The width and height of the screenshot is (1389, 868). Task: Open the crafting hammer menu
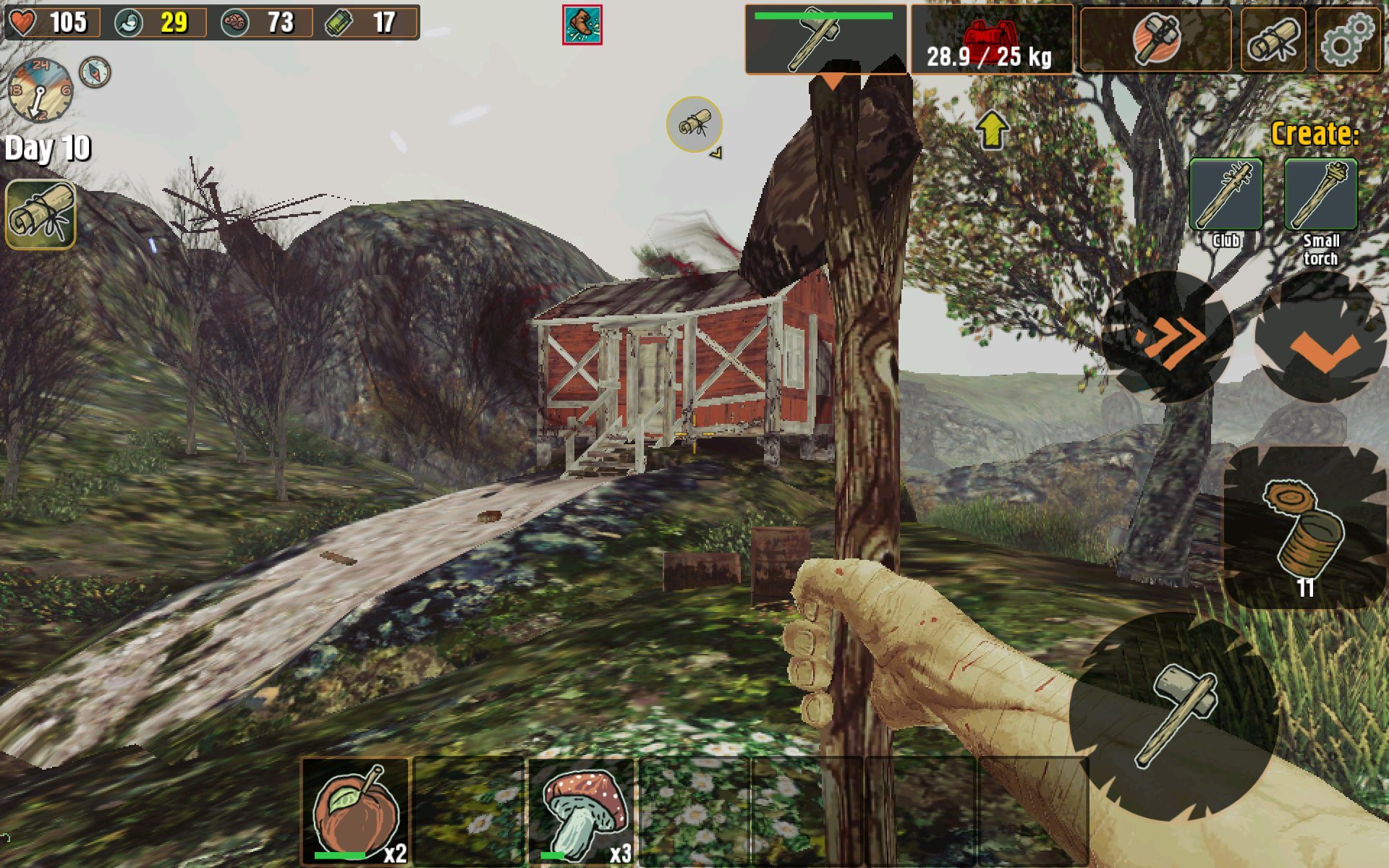1156,39
